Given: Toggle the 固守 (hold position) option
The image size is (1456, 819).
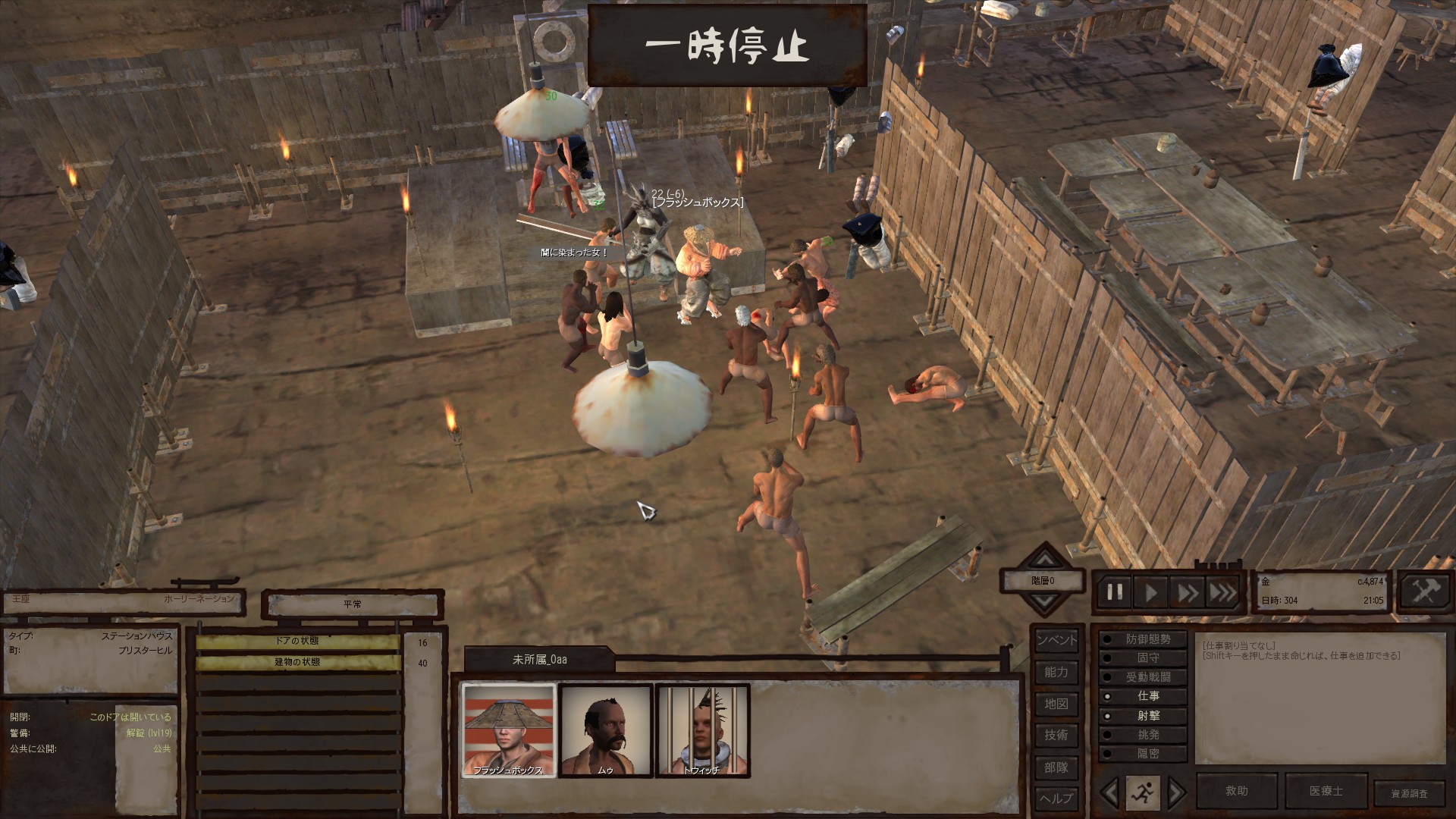Looking at the screenshot, I should [x=1141, y=658].
